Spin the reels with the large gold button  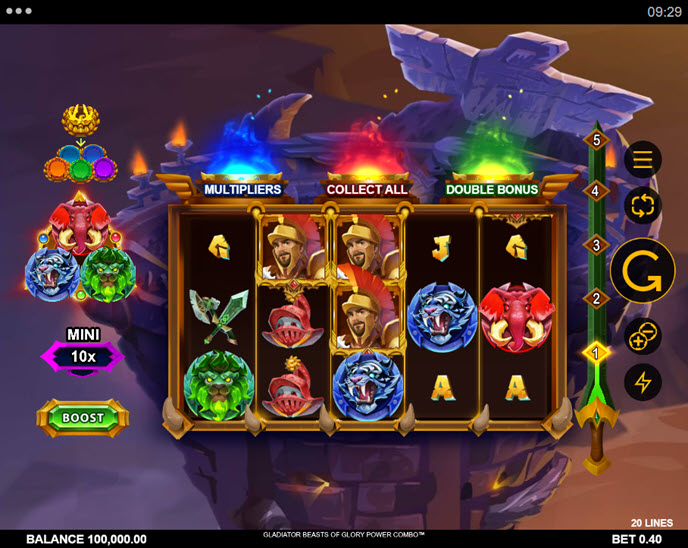(642, 270)
